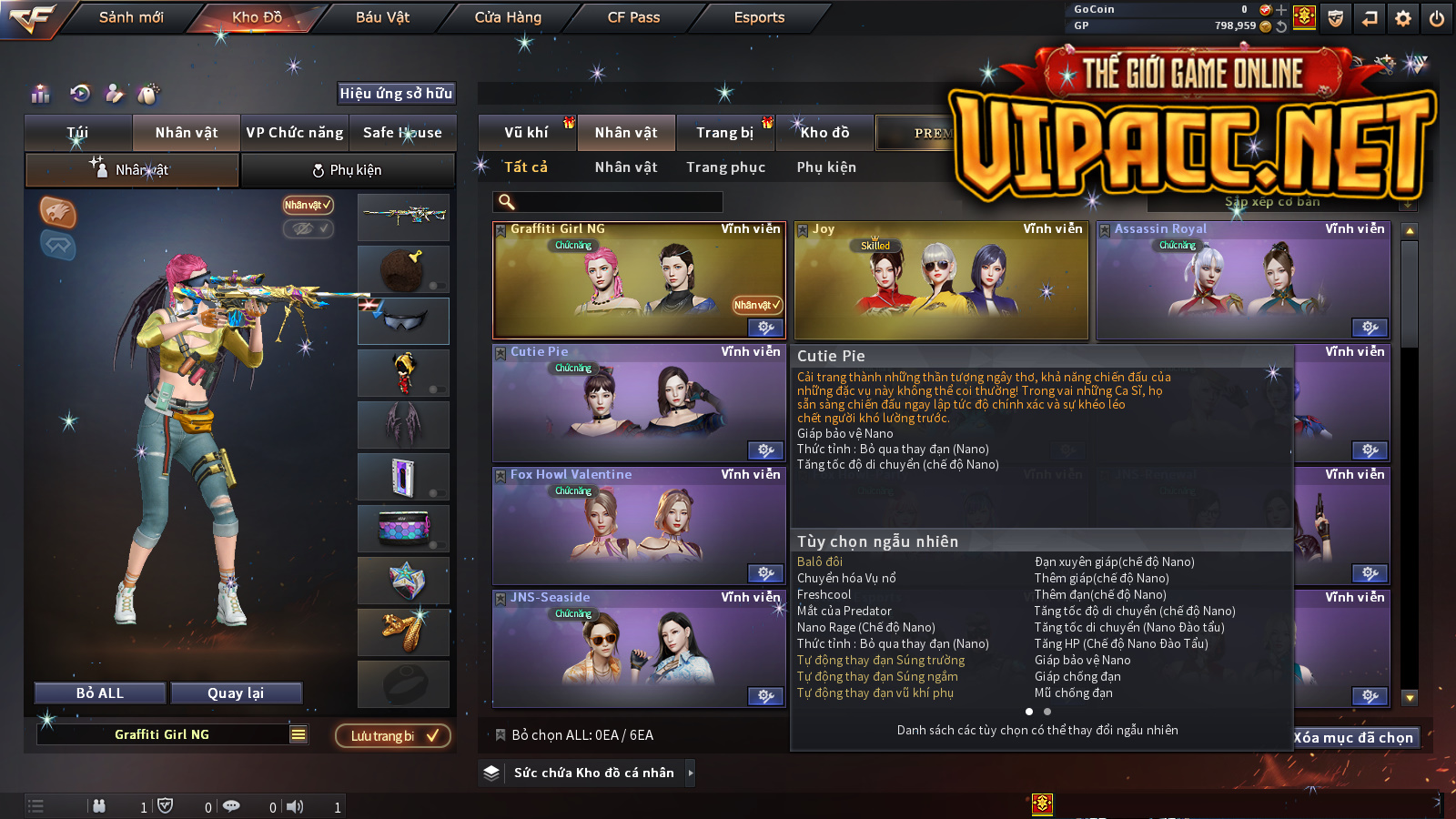Go to the Esports section

coord(759,17)
